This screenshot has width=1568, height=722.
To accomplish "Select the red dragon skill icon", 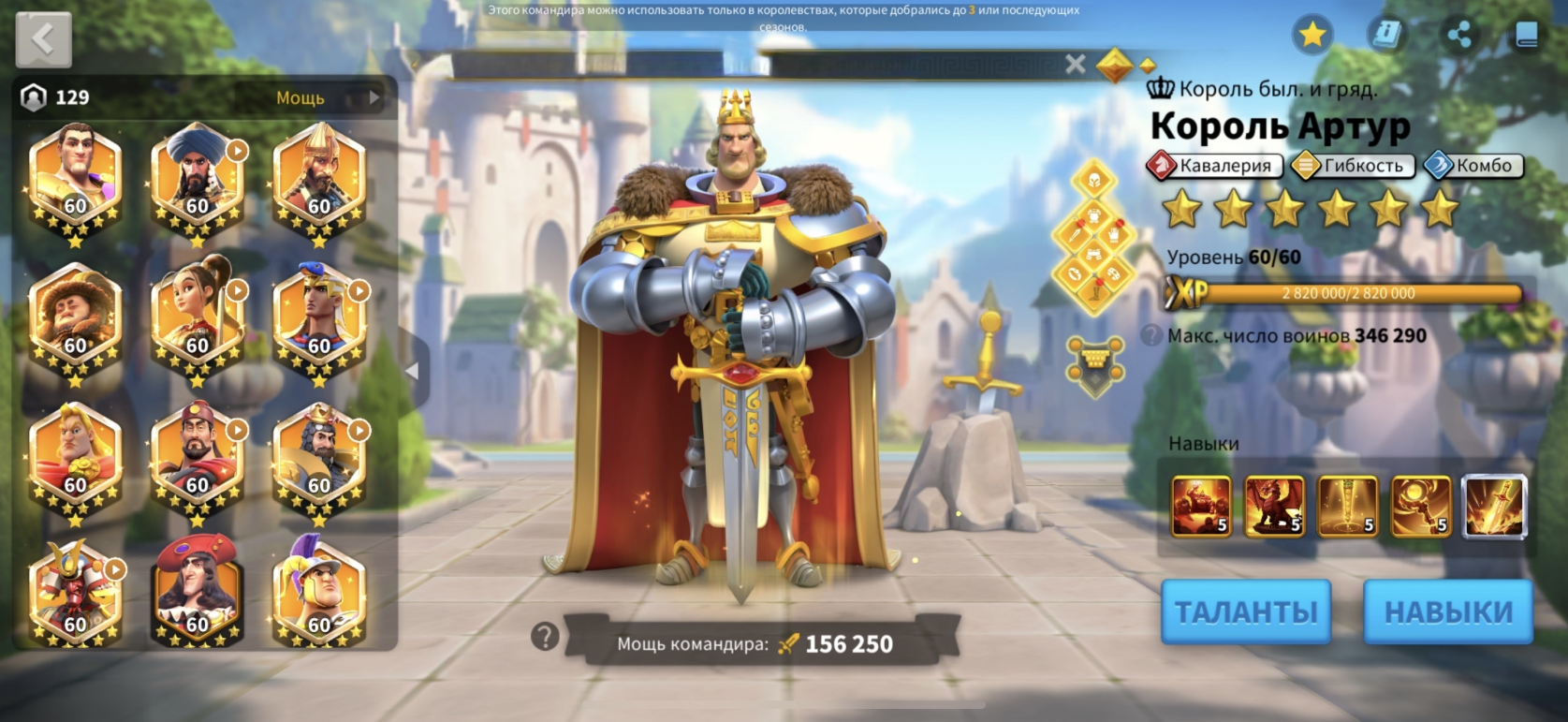I will (1274, 507).
